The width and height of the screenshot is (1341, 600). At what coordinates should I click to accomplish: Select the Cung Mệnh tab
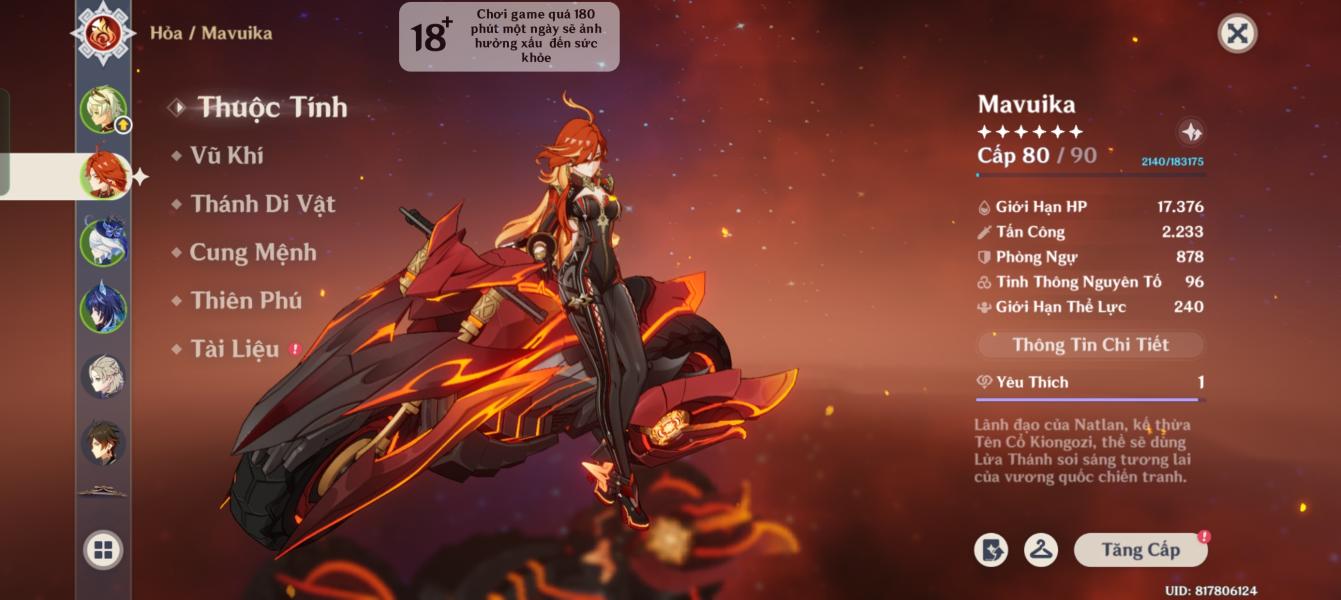pyautogui.click(x=253, y=252)
